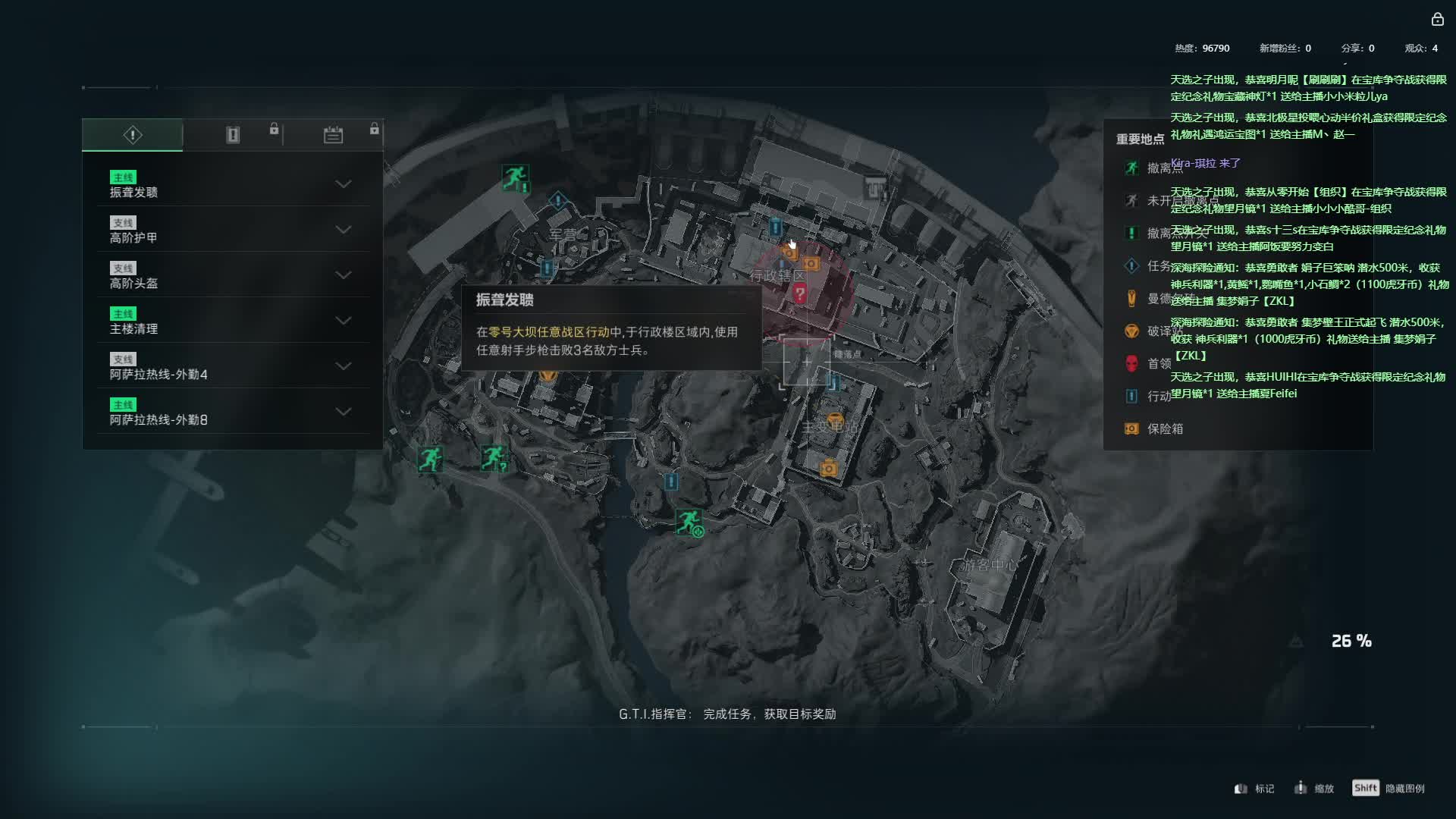Select the quest tab with diamond icon
This screenshot has height=819, width=1456.
coord(133,135)
